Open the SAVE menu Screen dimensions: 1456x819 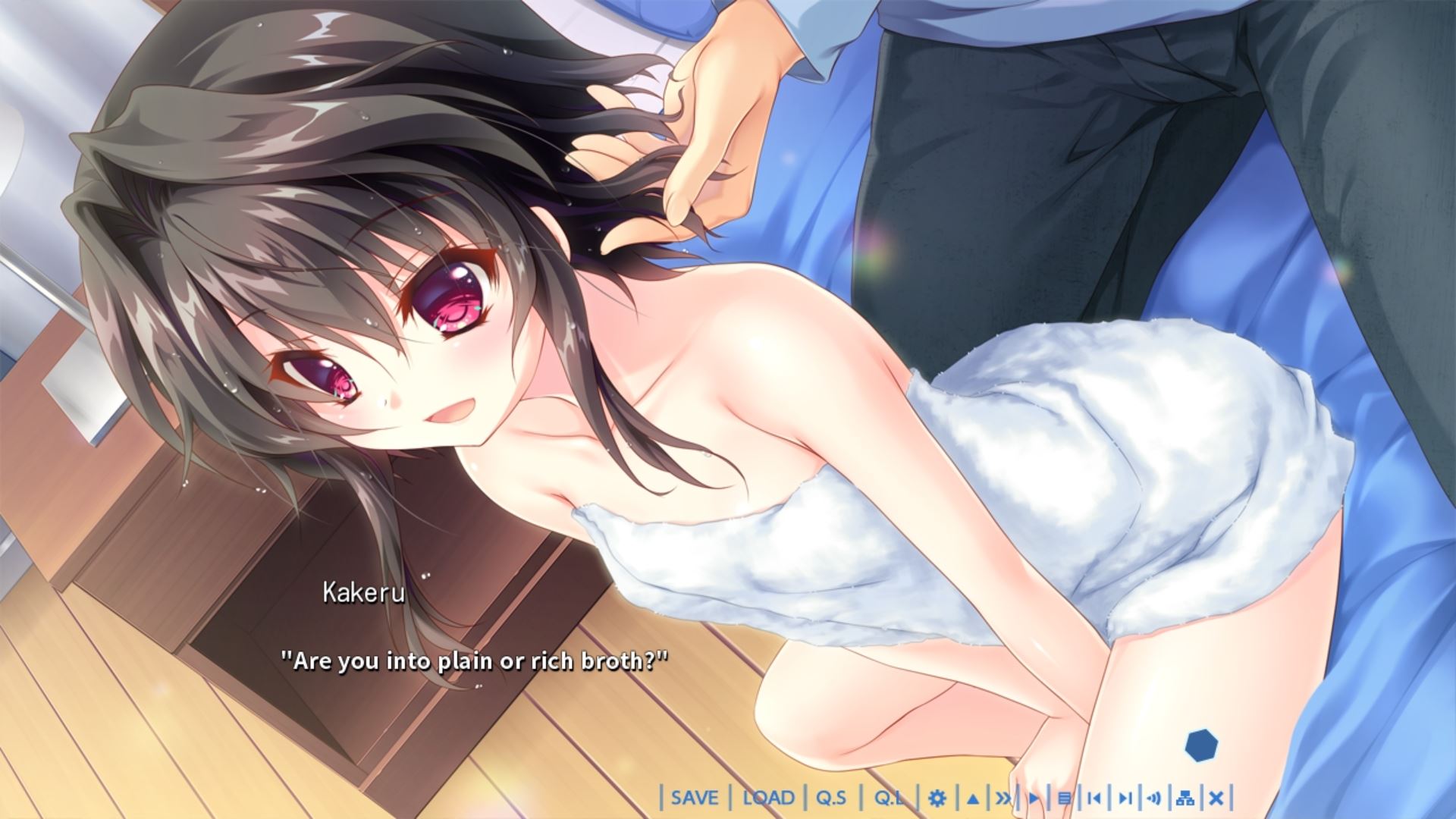click(x=695, y=798)
